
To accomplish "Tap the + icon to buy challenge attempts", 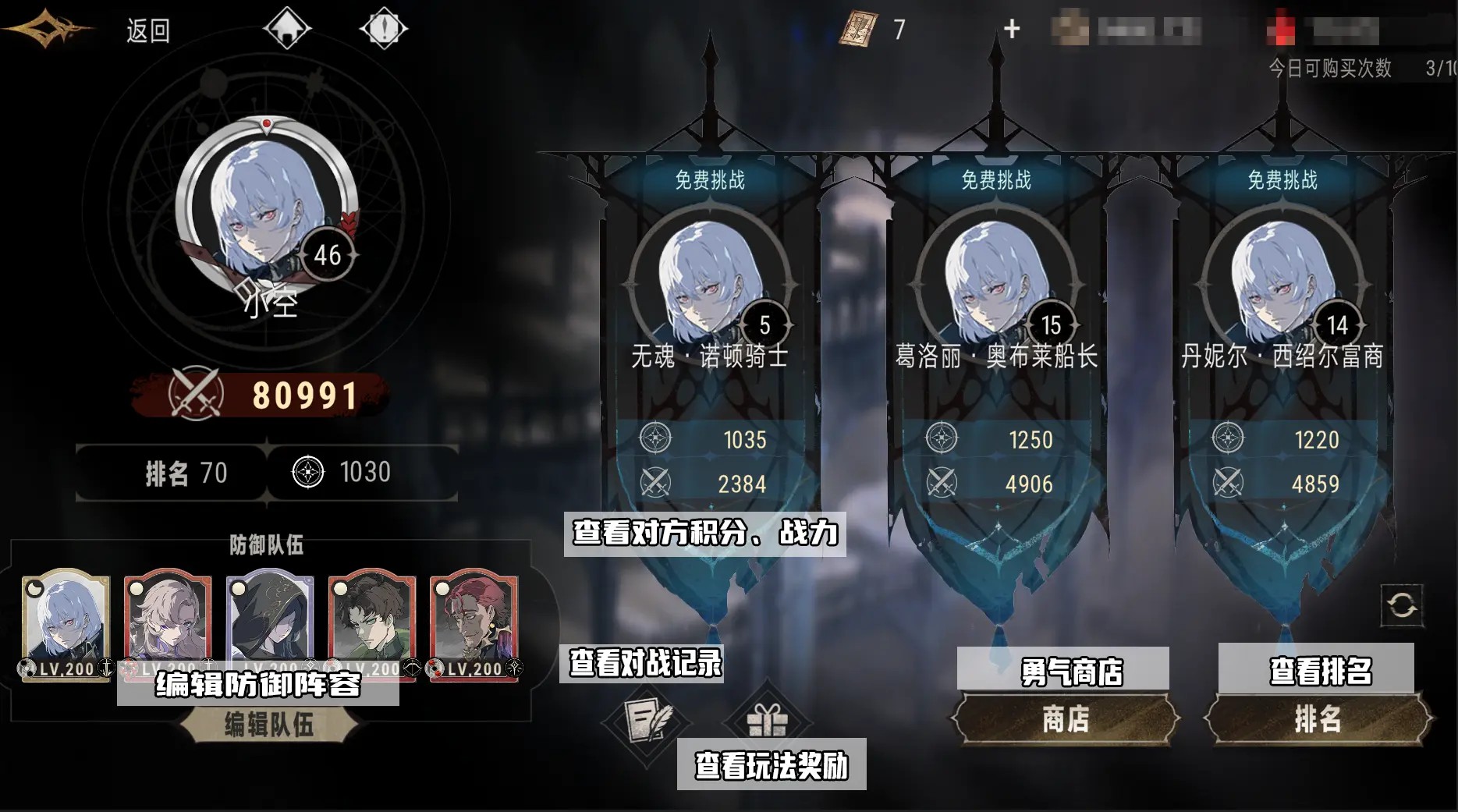I will tap(1012, 28).
